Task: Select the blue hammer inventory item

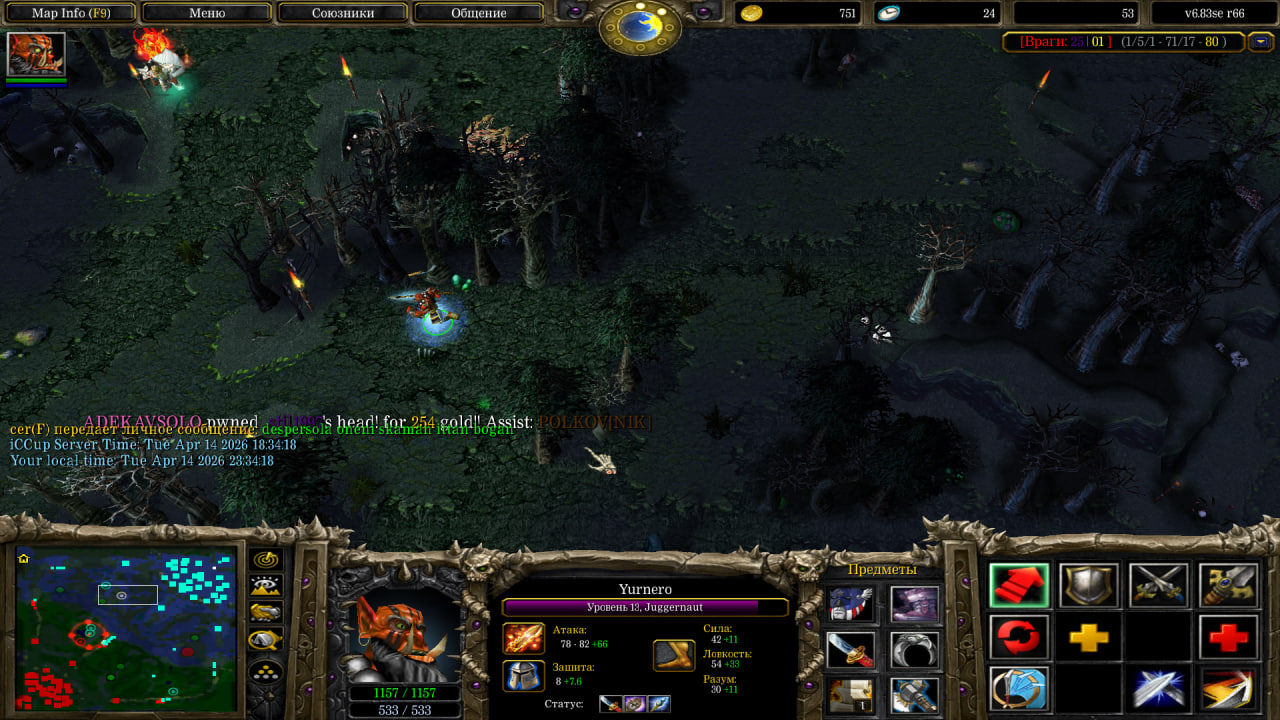Action: tap(914, 694)
